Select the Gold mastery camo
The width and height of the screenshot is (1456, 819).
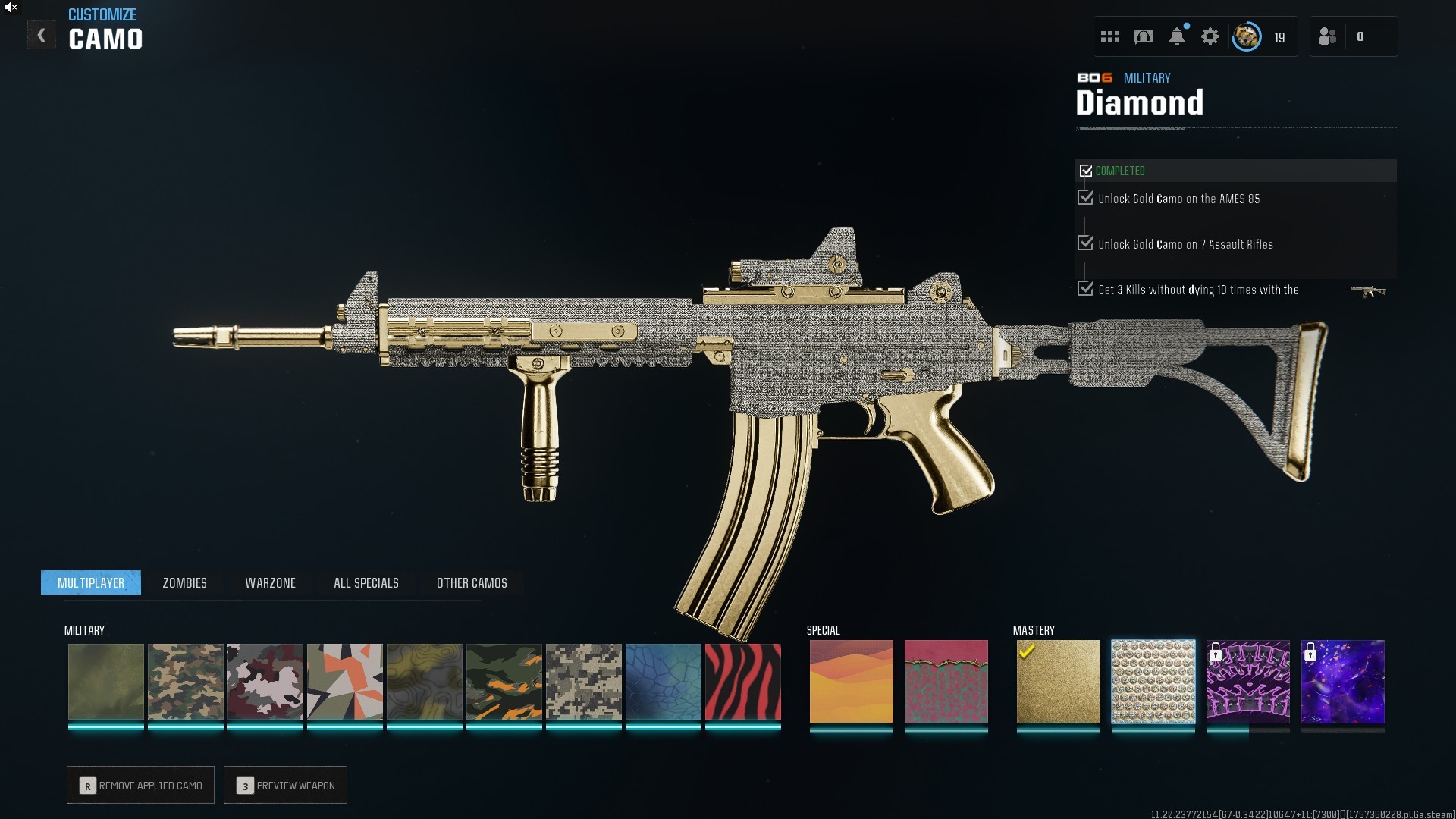coord(1058,682)
